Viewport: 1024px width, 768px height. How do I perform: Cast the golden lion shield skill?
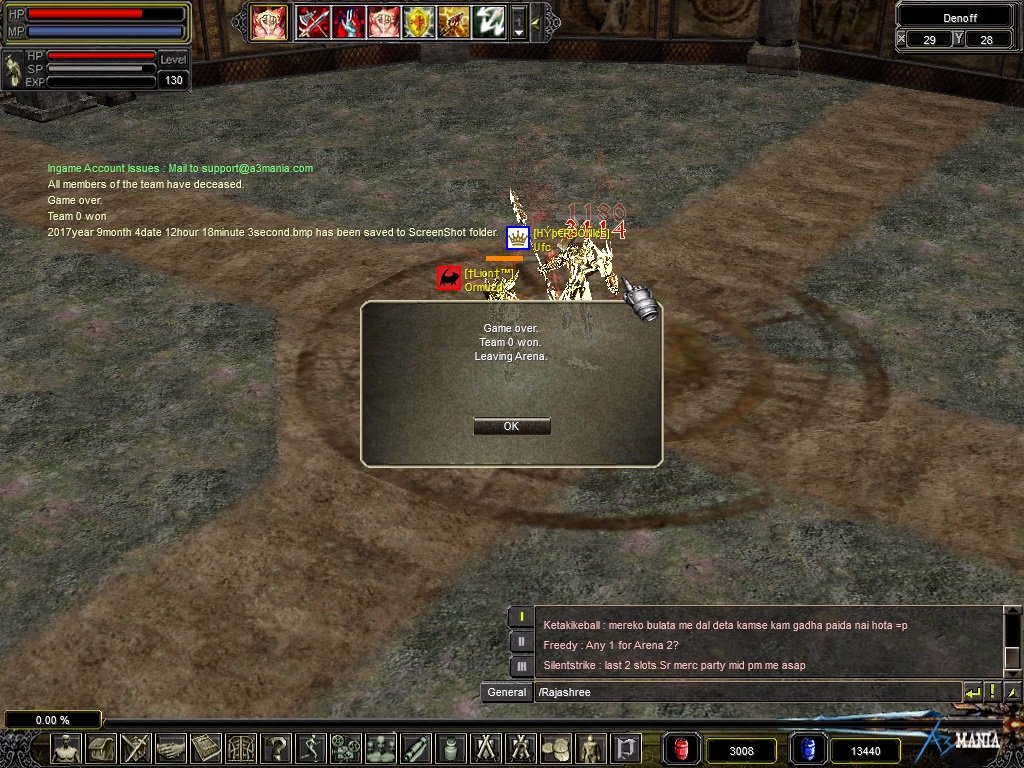point(418,21)
